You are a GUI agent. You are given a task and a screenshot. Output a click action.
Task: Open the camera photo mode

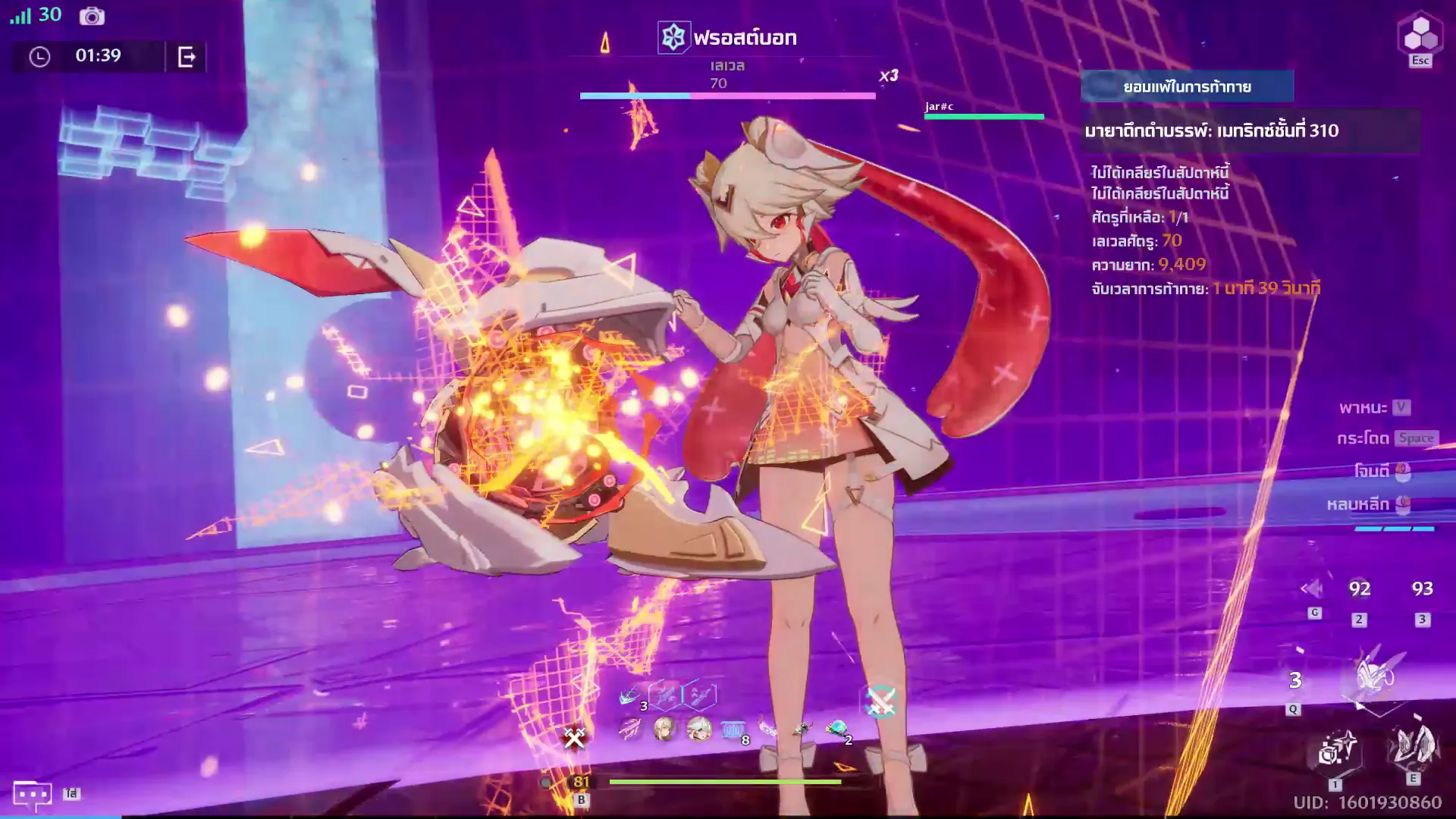(92, 16)
